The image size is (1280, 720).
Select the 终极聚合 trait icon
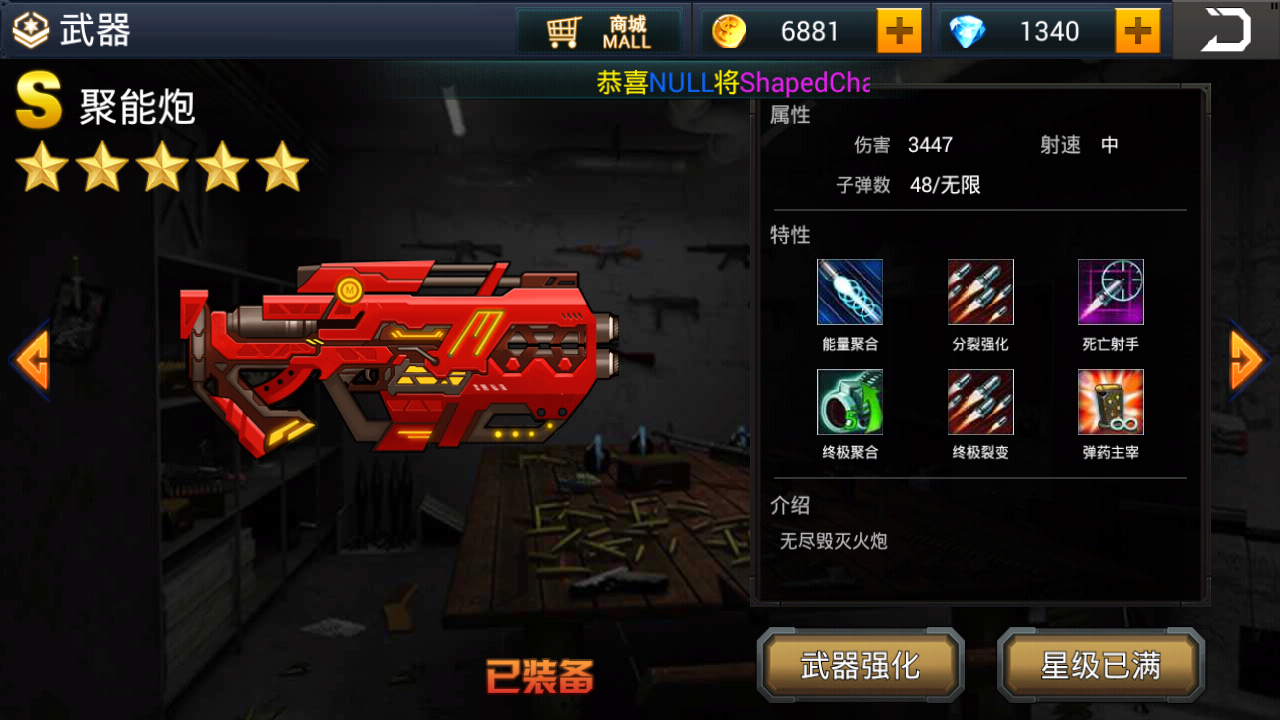(850, 402)
